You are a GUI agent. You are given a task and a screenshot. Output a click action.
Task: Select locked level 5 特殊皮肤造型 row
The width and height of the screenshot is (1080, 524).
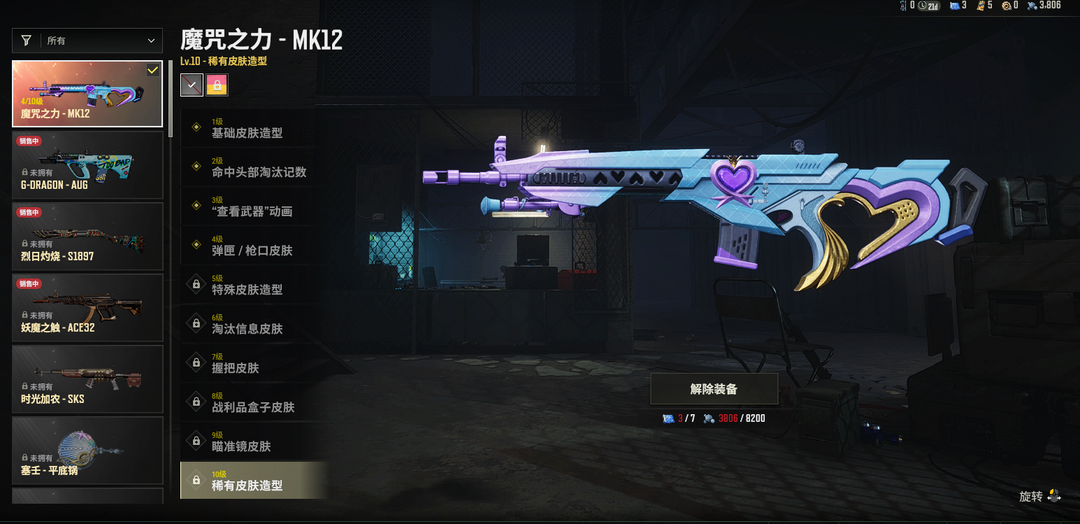click(253, 285)
